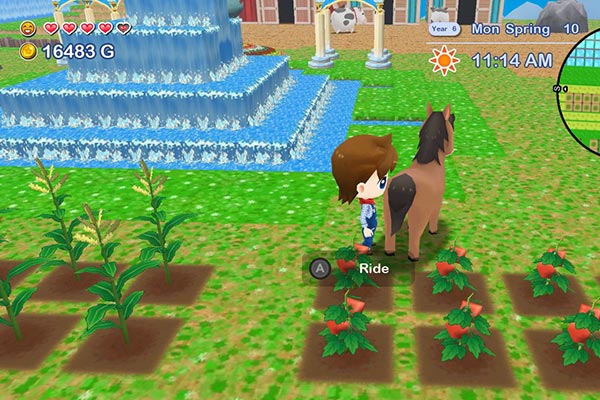Select the stamina face icon
Viewport: 600px width, 400px height.
tap(27, 28)
